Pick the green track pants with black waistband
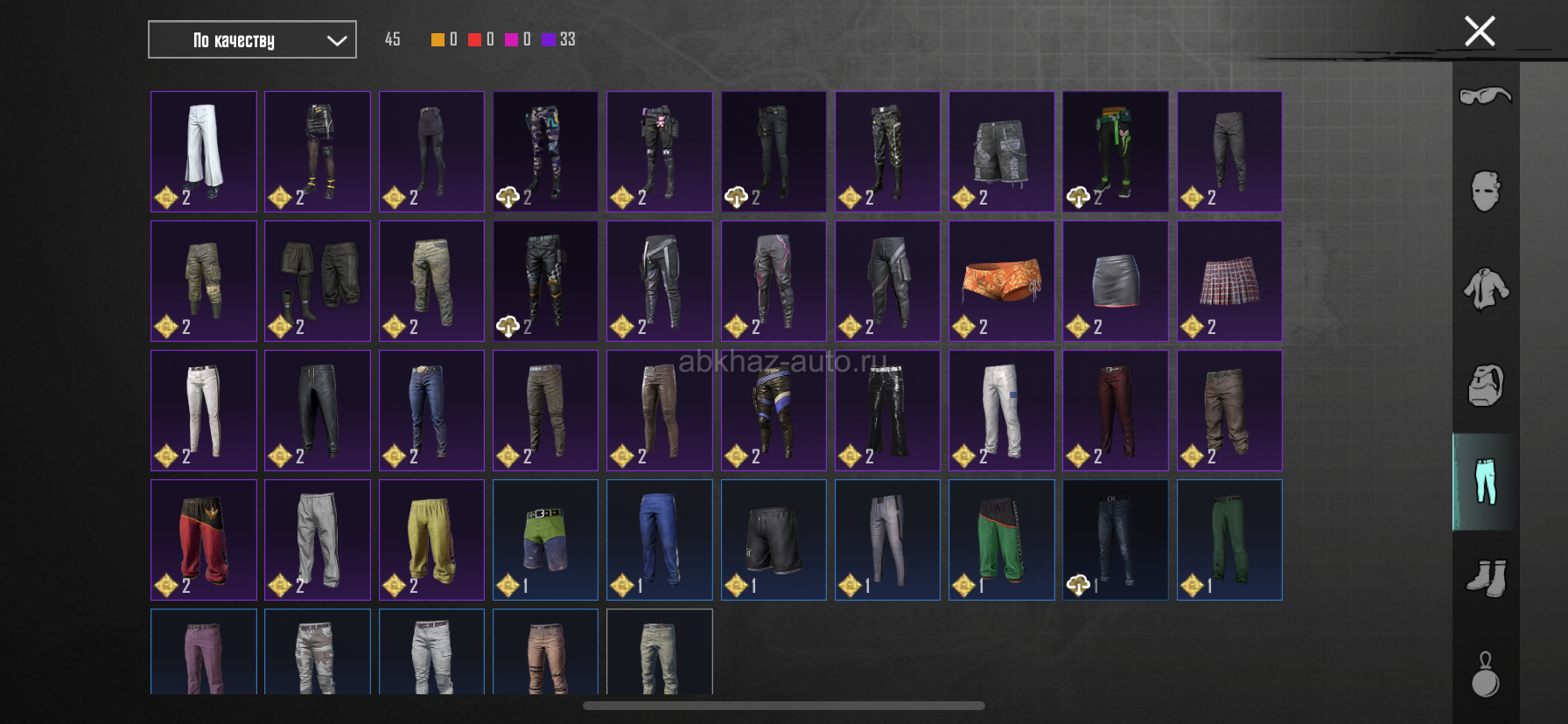1568x724 pixels. pyautogui.click(x=1001, y=540)
